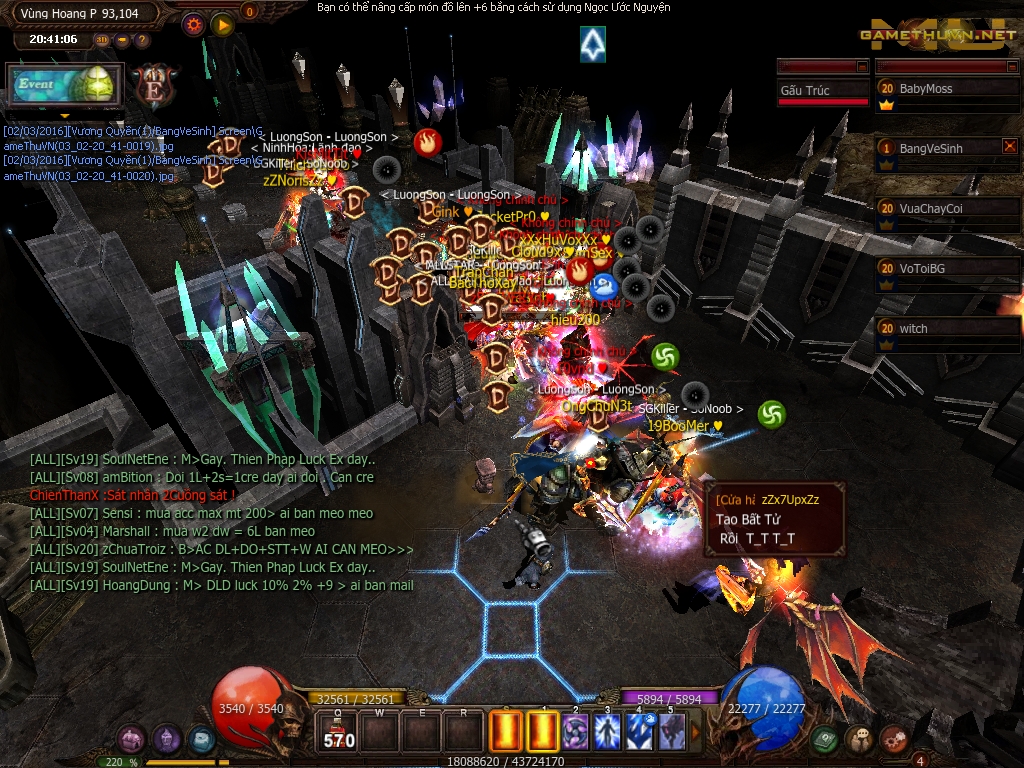Open the red gears system menu icon
Screen dimensions: 1024x768
point(893,739)
